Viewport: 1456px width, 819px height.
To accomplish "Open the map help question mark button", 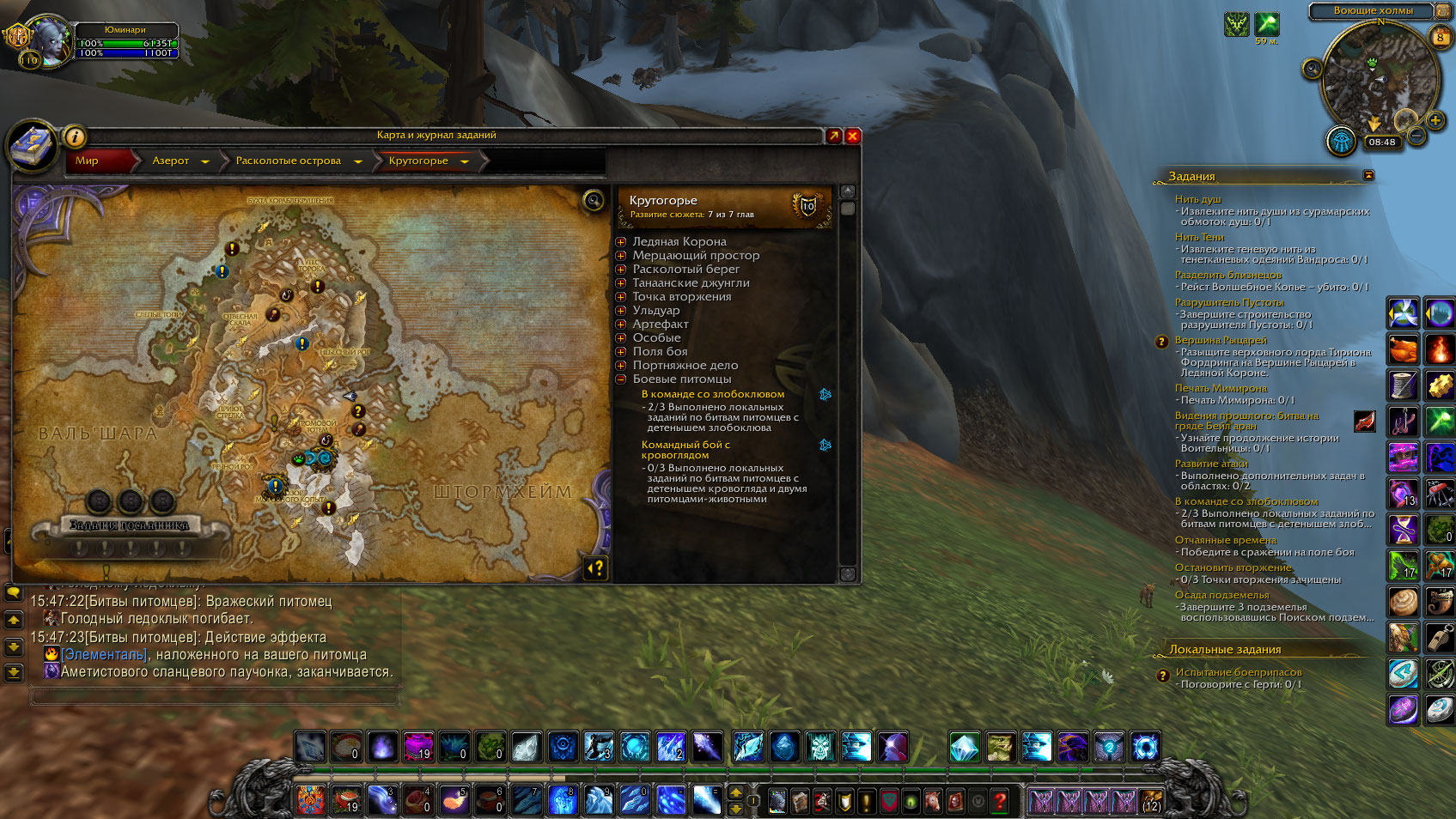I will tap(595, 567).
